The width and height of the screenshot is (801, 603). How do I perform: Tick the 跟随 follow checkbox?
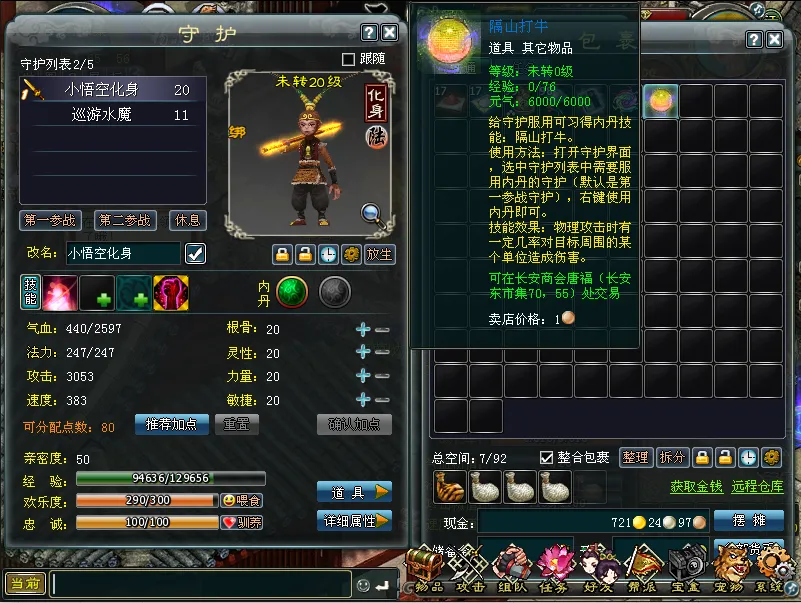[349, 59]
